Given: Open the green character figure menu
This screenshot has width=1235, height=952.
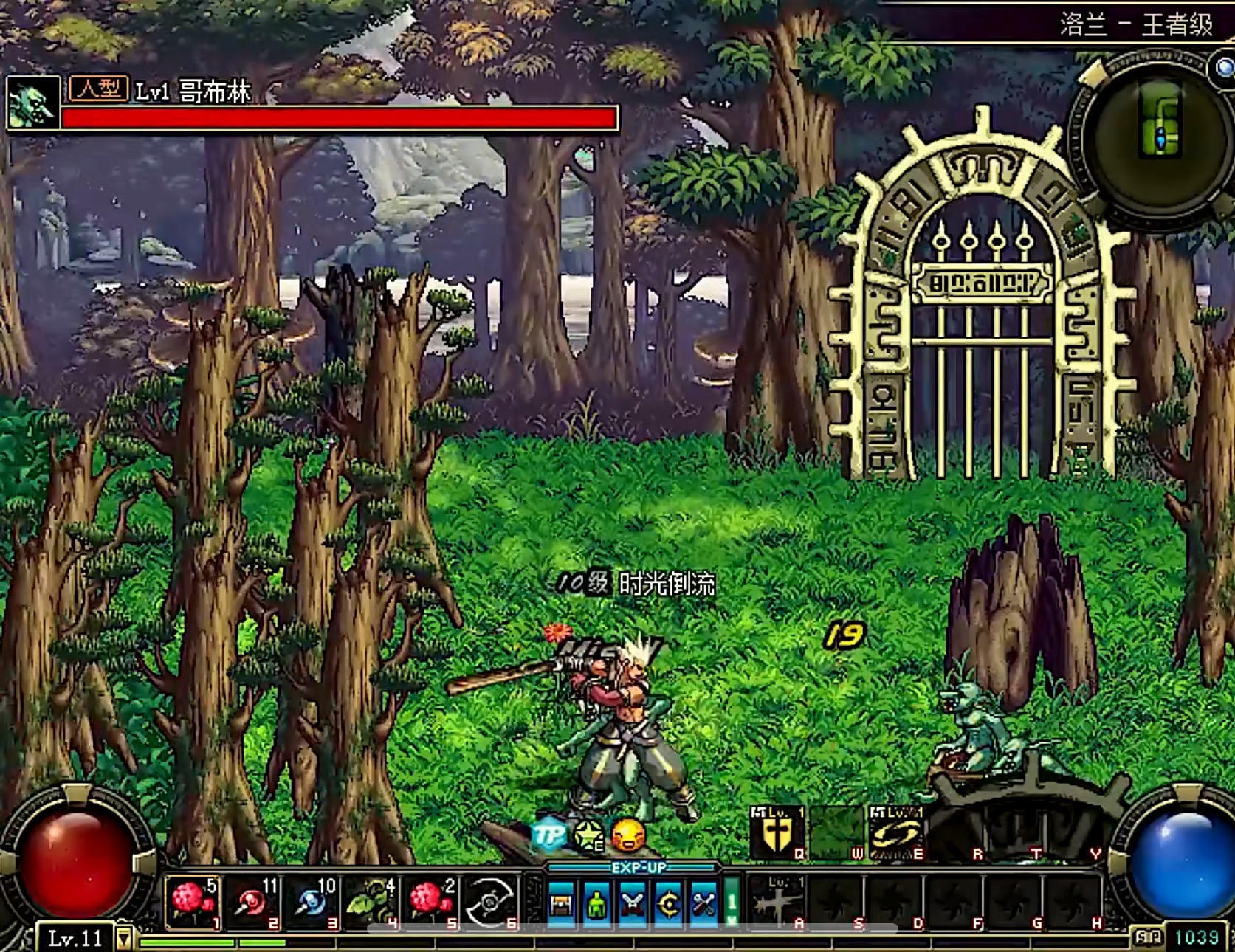Looking at the screenshot, I should pos(597,903).
